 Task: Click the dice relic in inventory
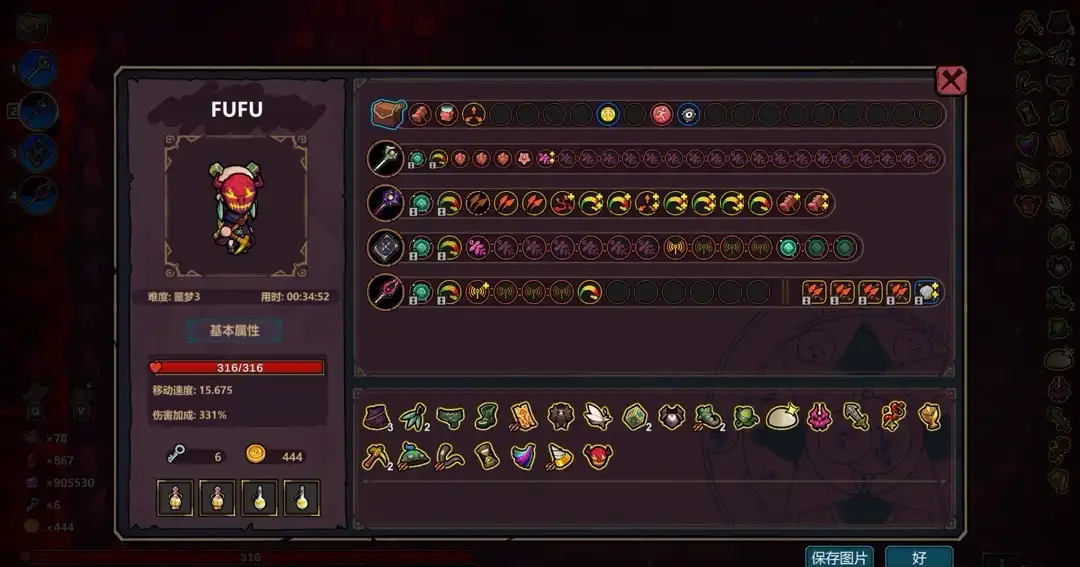tap(634, 417)
